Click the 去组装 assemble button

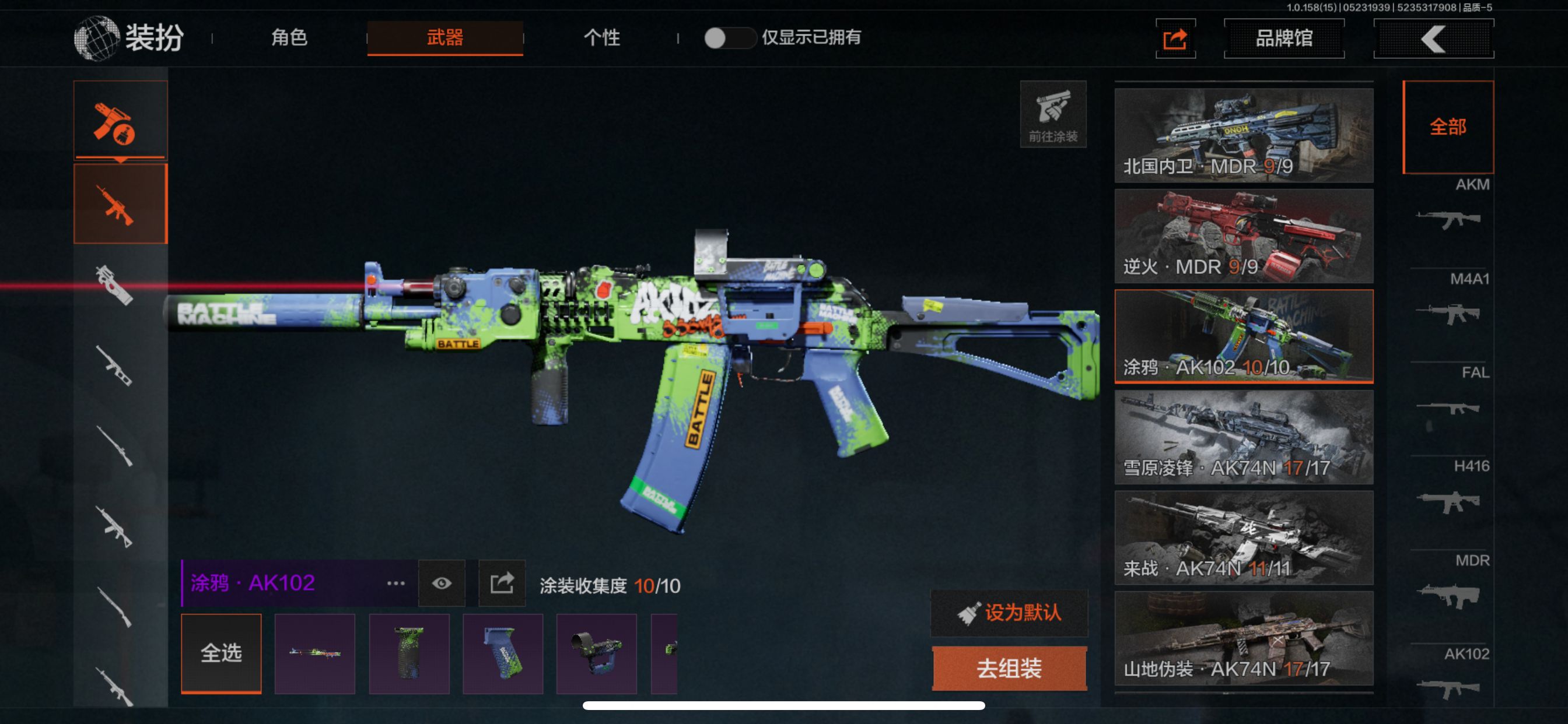pos(1009,668)
